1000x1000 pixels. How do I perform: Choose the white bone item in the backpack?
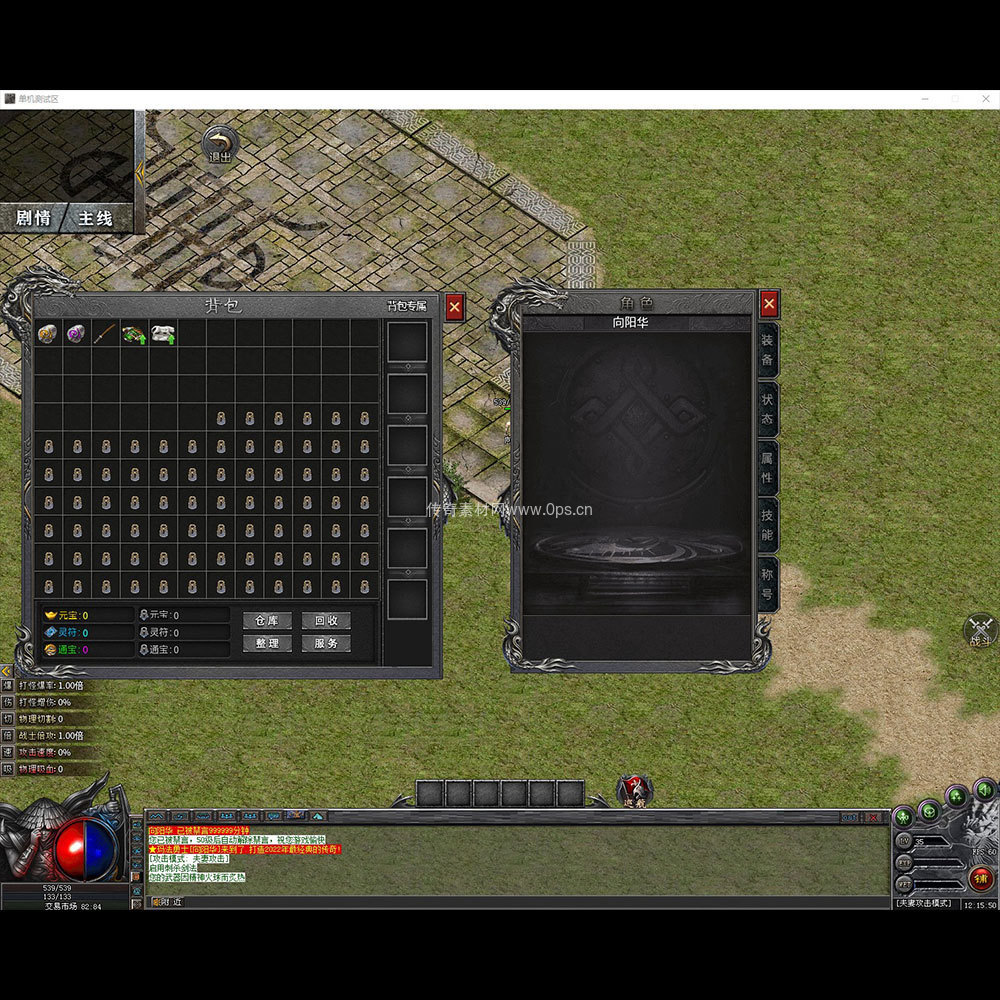click(163, 334)
